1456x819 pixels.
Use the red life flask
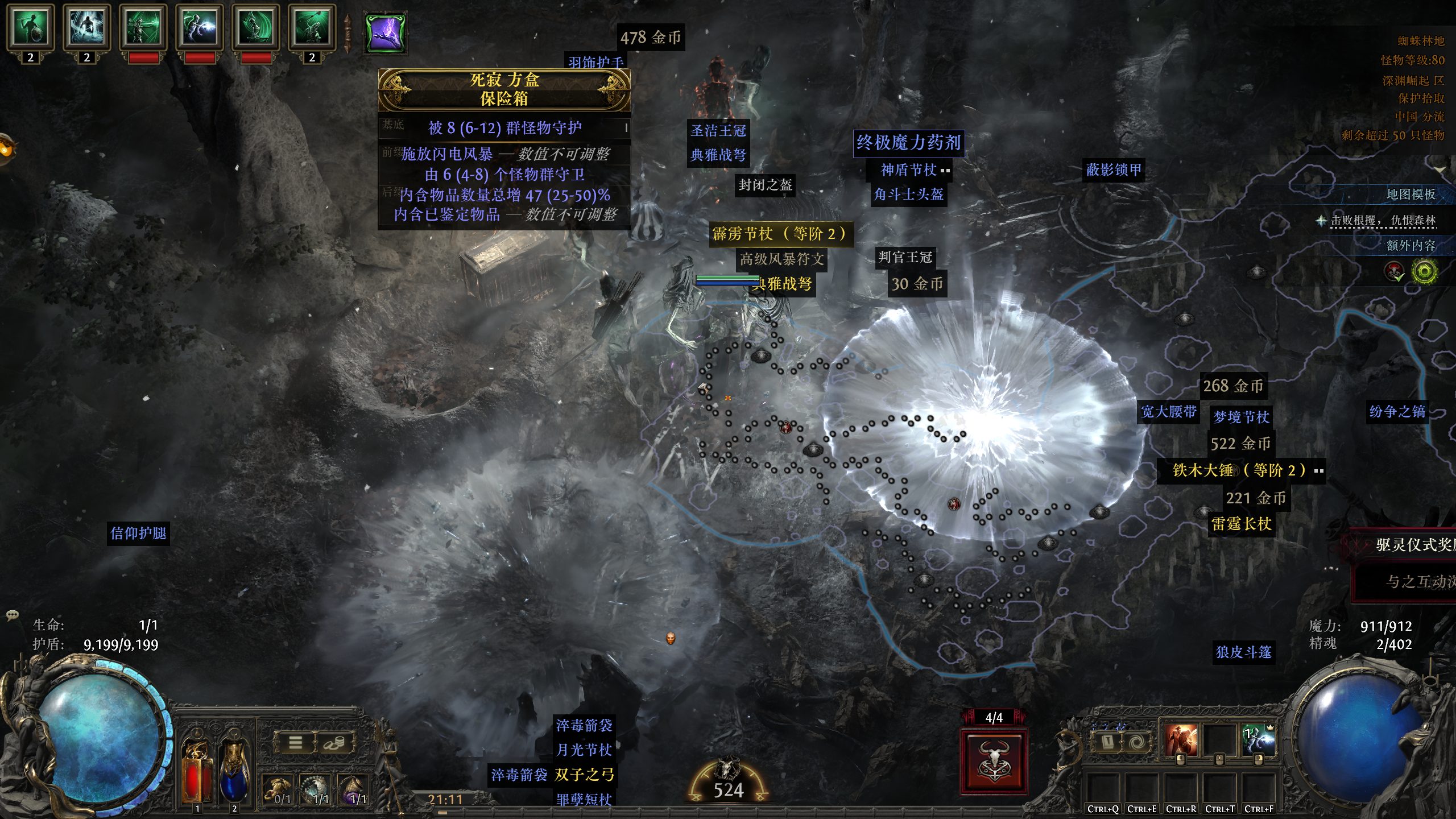pyautogui.click(x=197, y=776)
